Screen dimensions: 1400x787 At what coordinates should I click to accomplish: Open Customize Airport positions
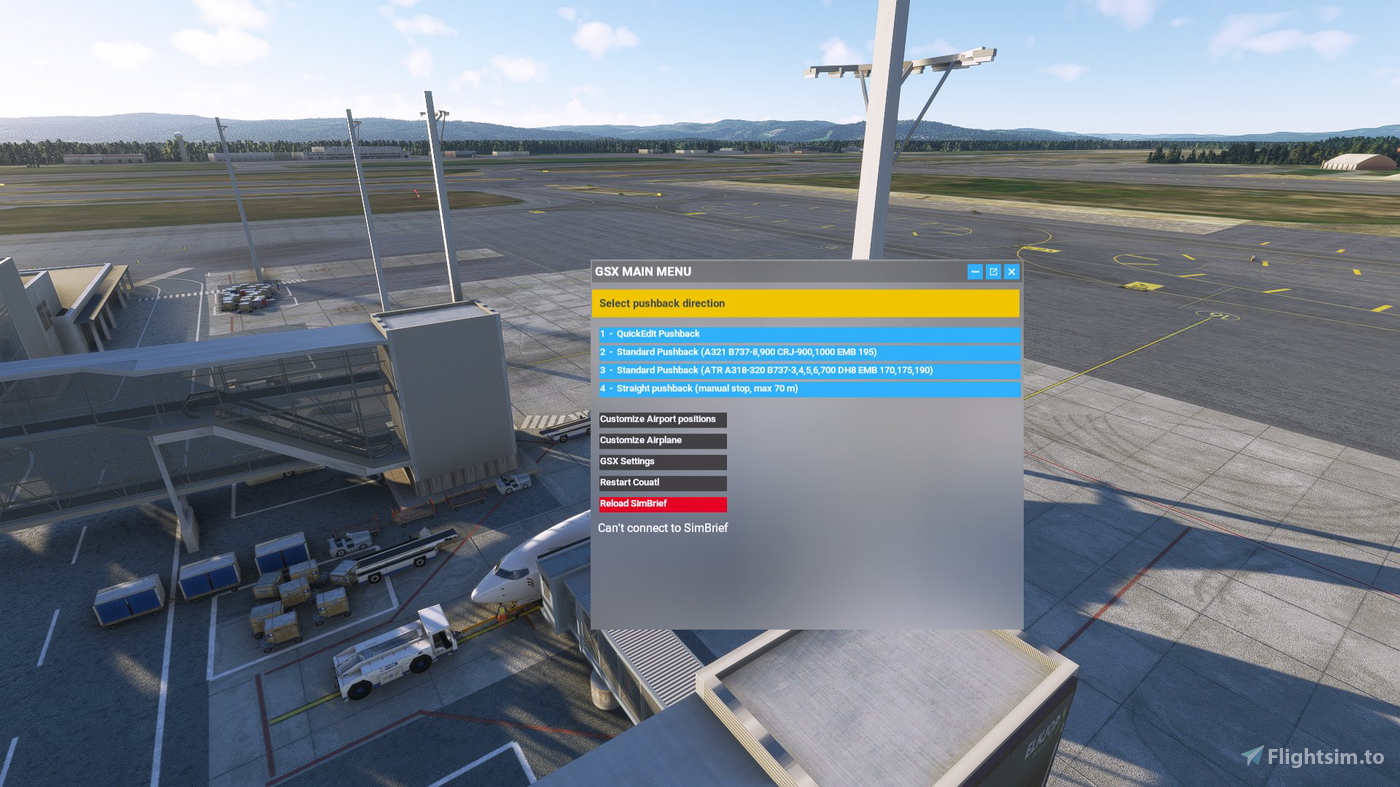tap(662, 419)
